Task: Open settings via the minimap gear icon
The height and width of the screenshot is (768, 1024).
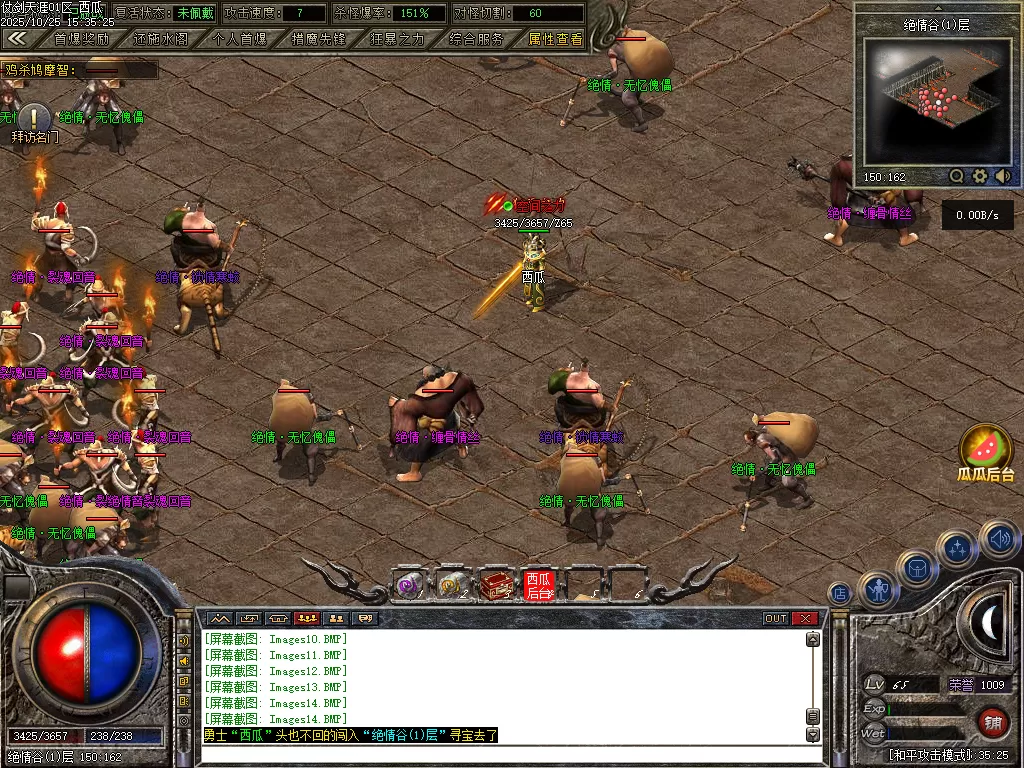Action: 980,176
